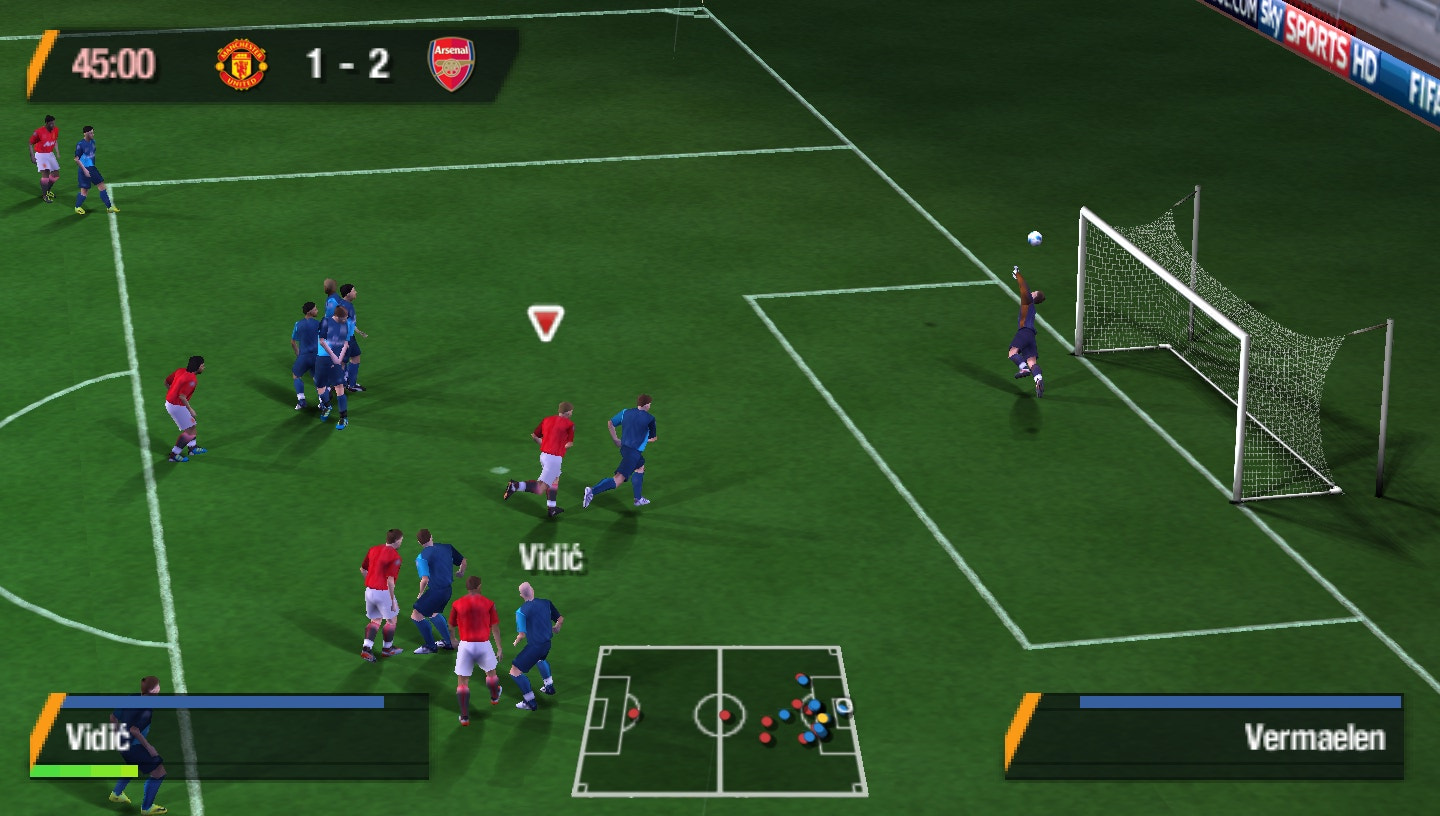Click a blue Arsenal dot on the radar
The height and width of the screenshot is (816, 1440).
[784, 714]
